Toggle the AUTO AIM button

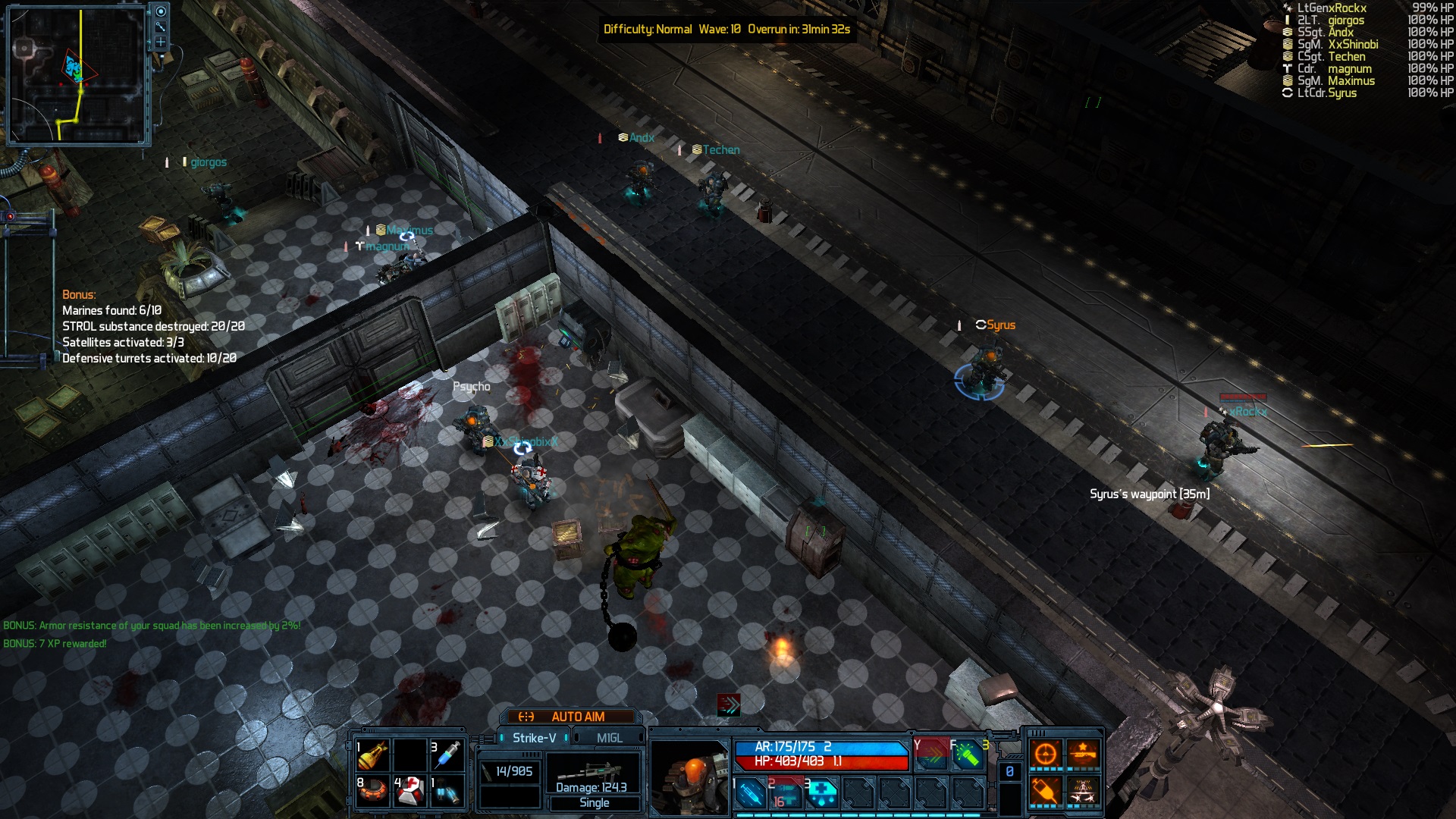569,717
